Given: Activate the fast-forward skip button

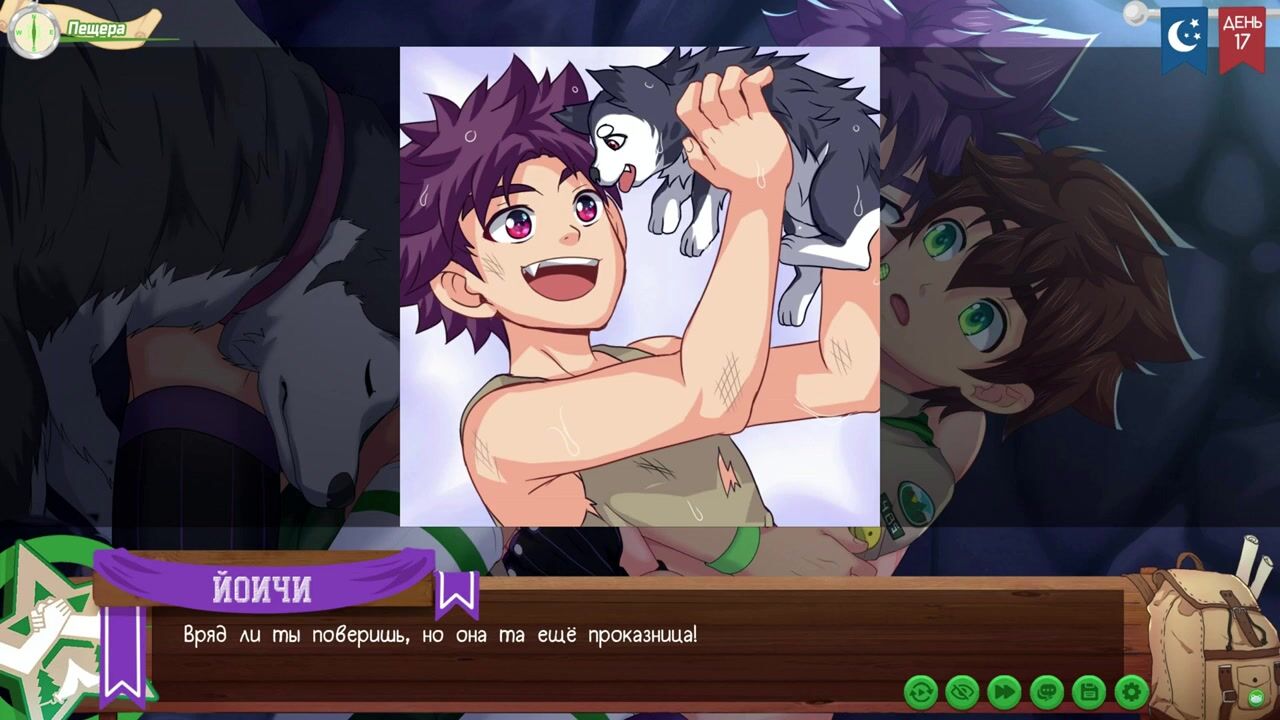Looking at the screenshot, I should (x=1005, y=691).
